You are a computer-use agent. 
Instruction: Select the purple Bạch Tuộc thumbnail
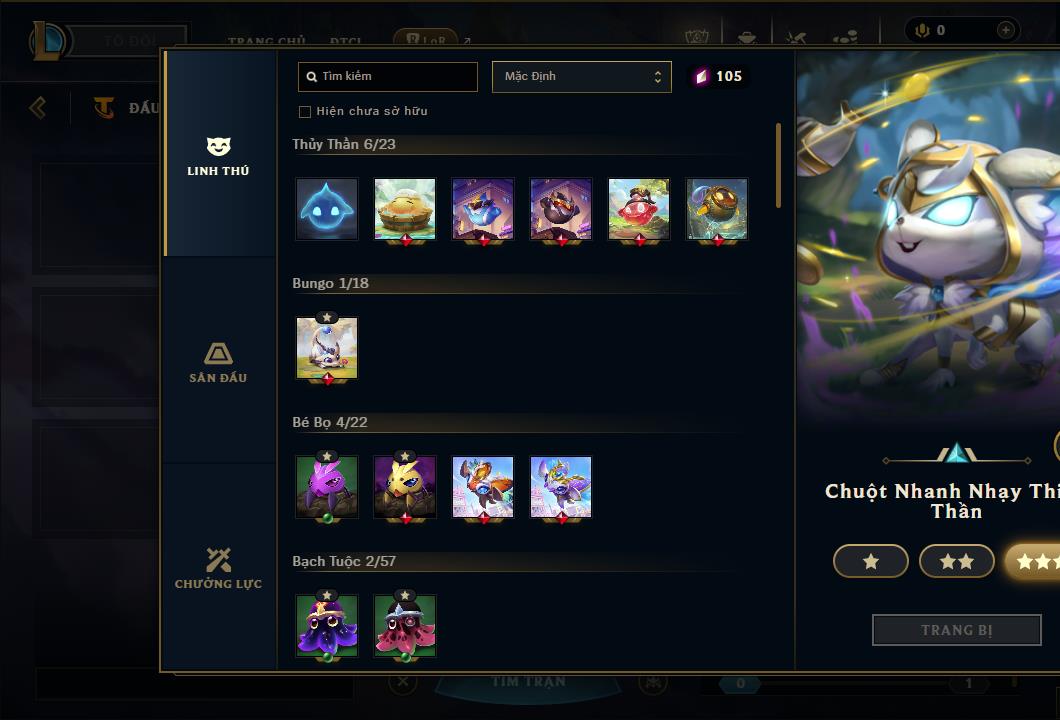click(x=327, y=626)
